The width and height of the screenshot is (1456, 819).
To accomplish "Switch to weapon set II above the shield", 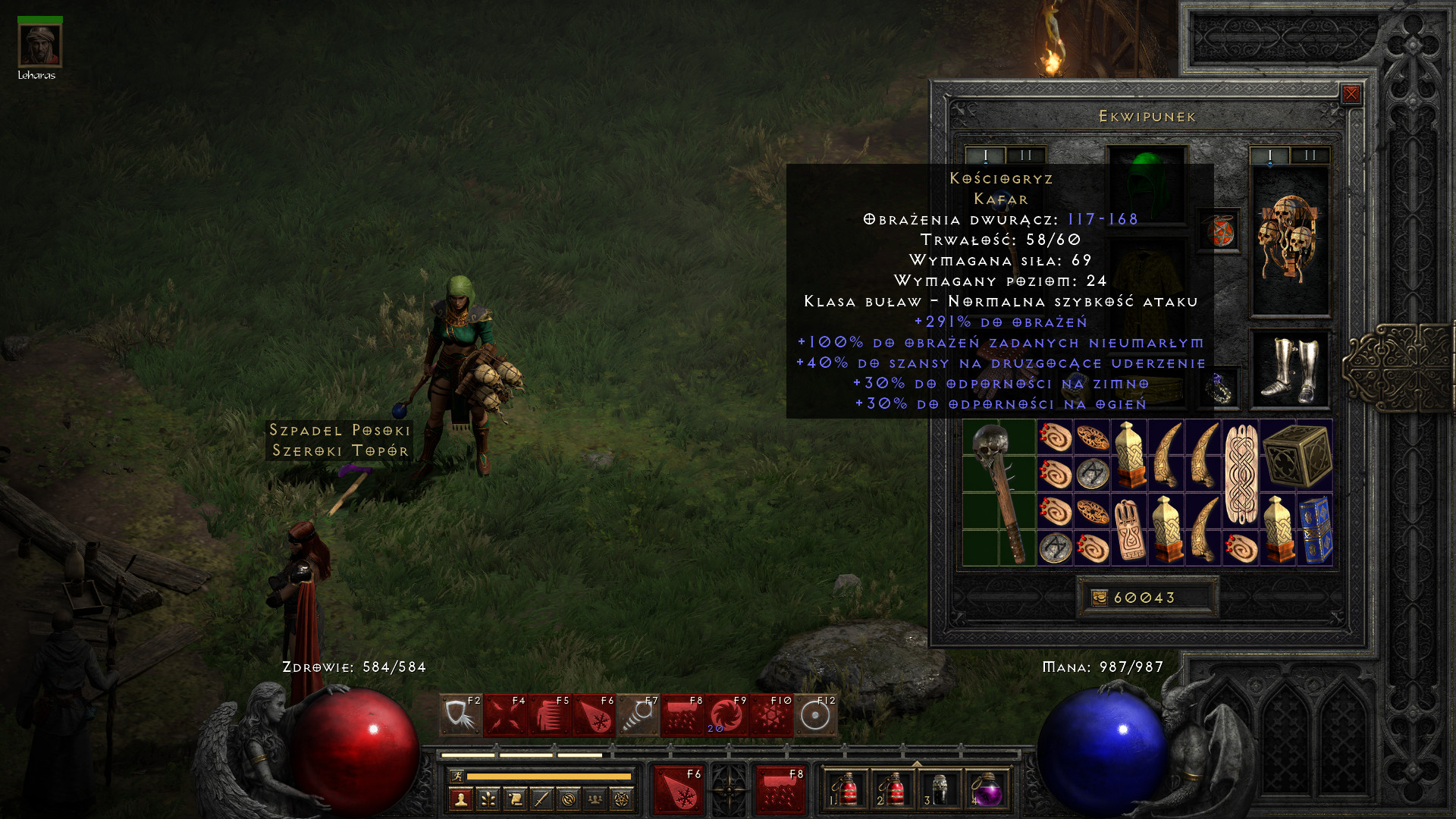I will click(1310, 155).
